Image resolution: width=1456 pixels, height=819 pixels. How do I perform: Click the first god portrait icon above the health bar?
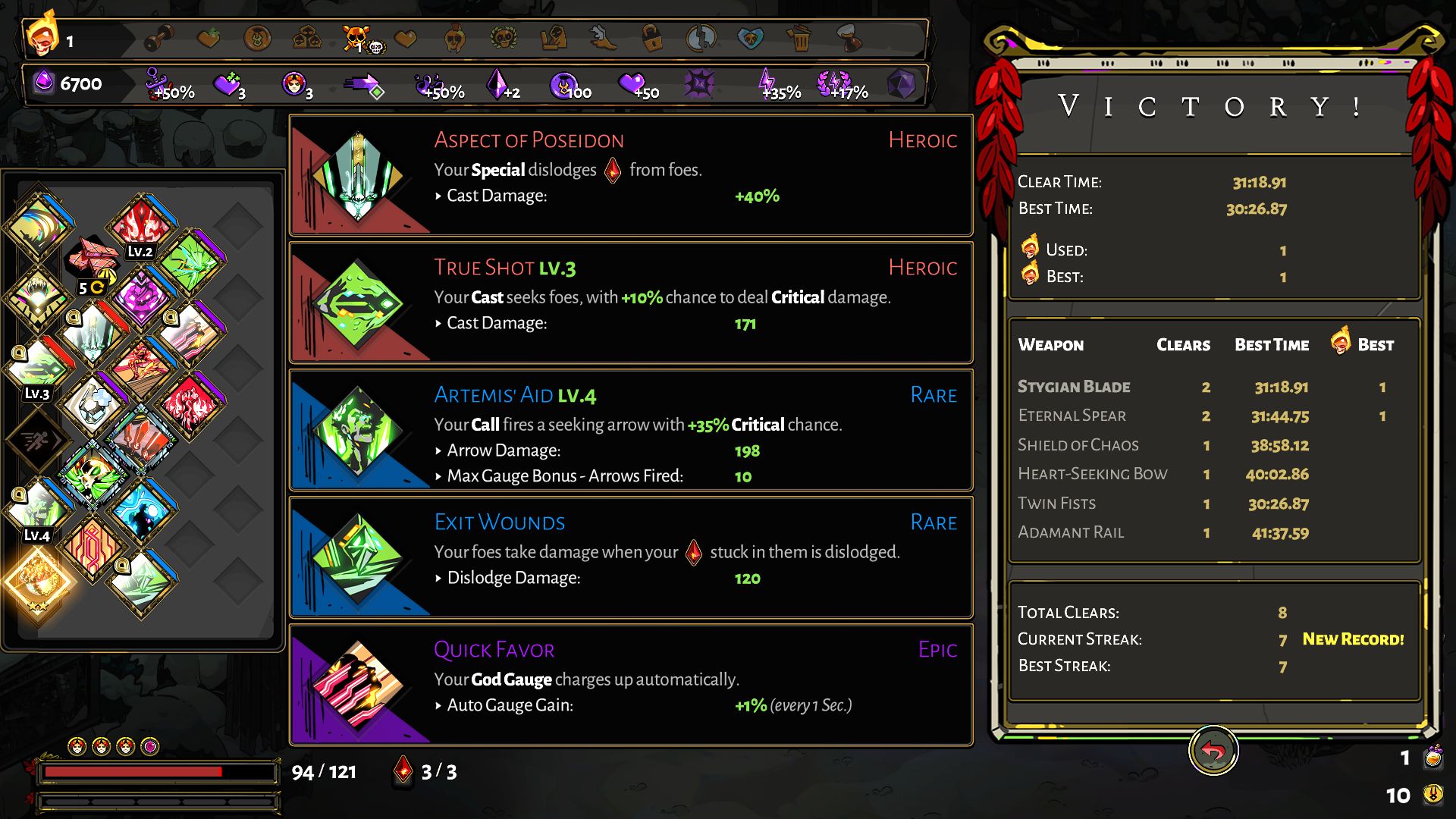[x=76, y=745]
